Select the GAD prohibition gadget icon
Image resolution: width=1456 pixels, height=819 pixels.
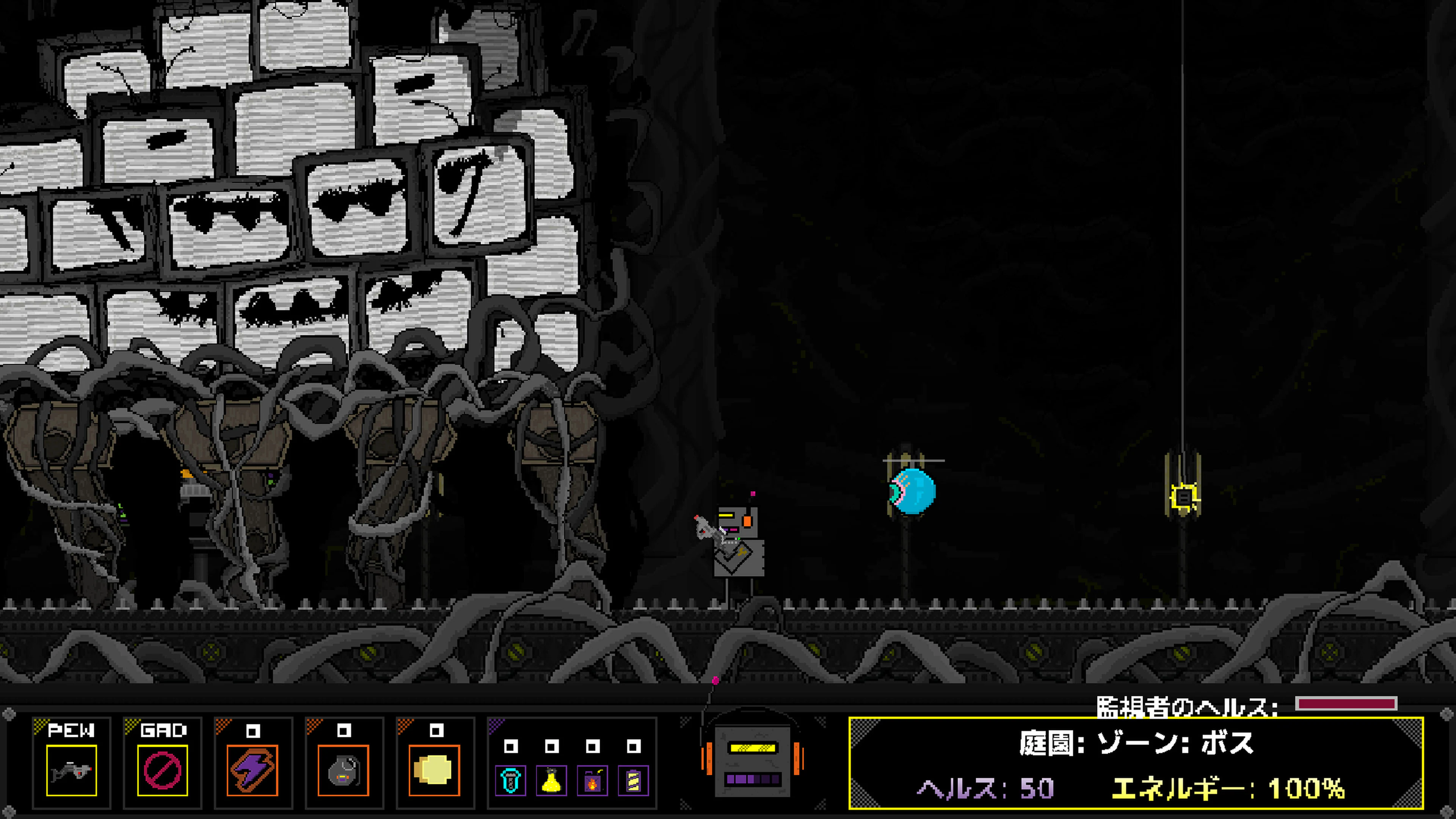pos(163,772)
